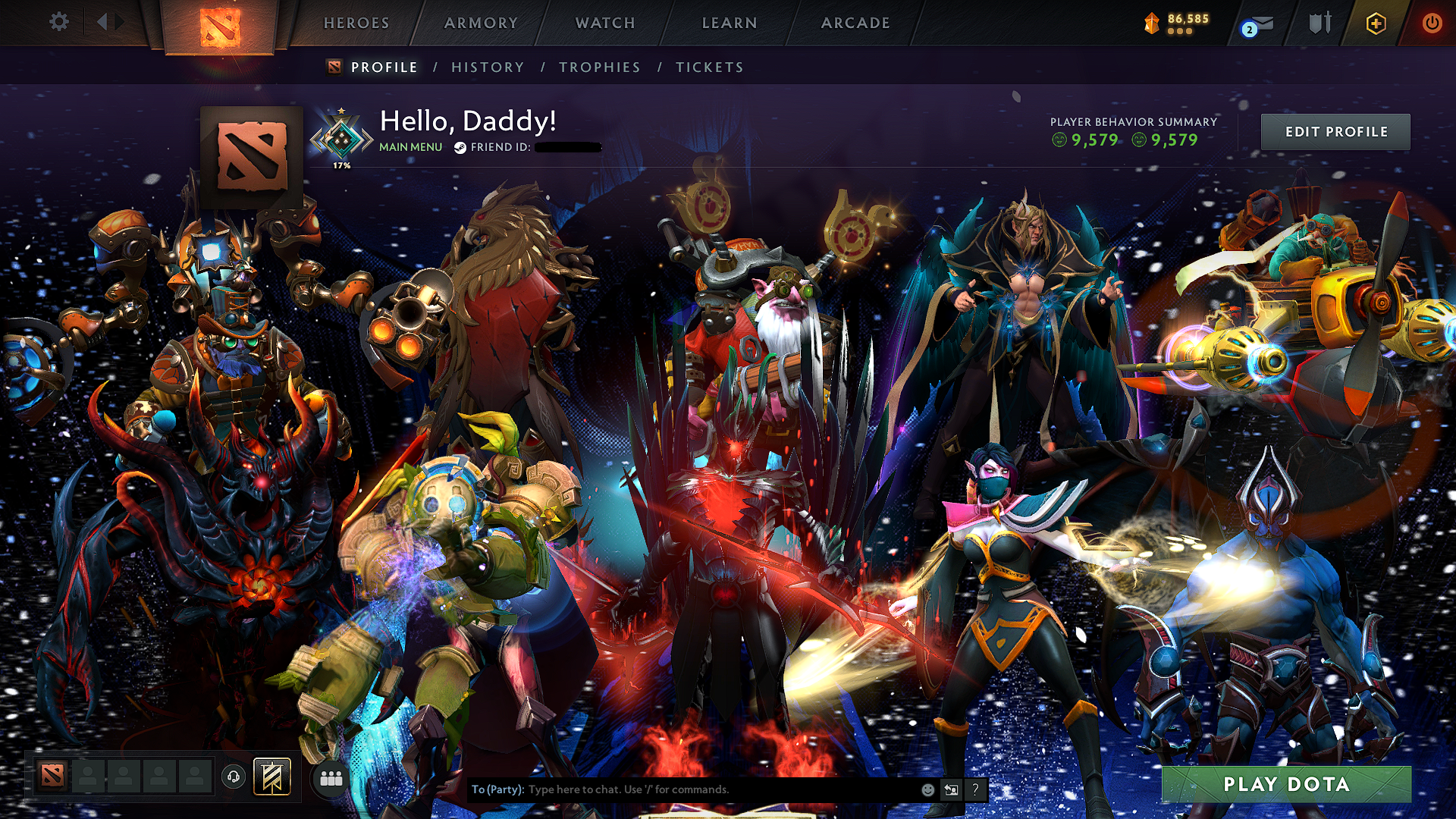Click the rank medal showing 17% progress
This screenshot has width=1456, height=819.
(343, 135)
